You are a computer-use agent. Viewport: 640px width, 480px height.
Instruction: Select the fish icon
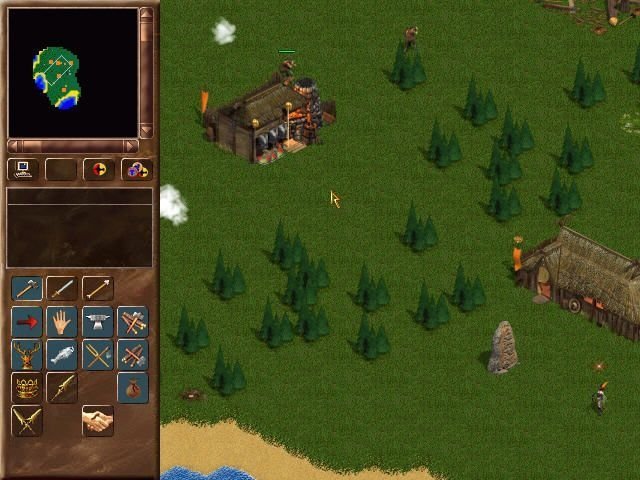(x=62, y=354)
